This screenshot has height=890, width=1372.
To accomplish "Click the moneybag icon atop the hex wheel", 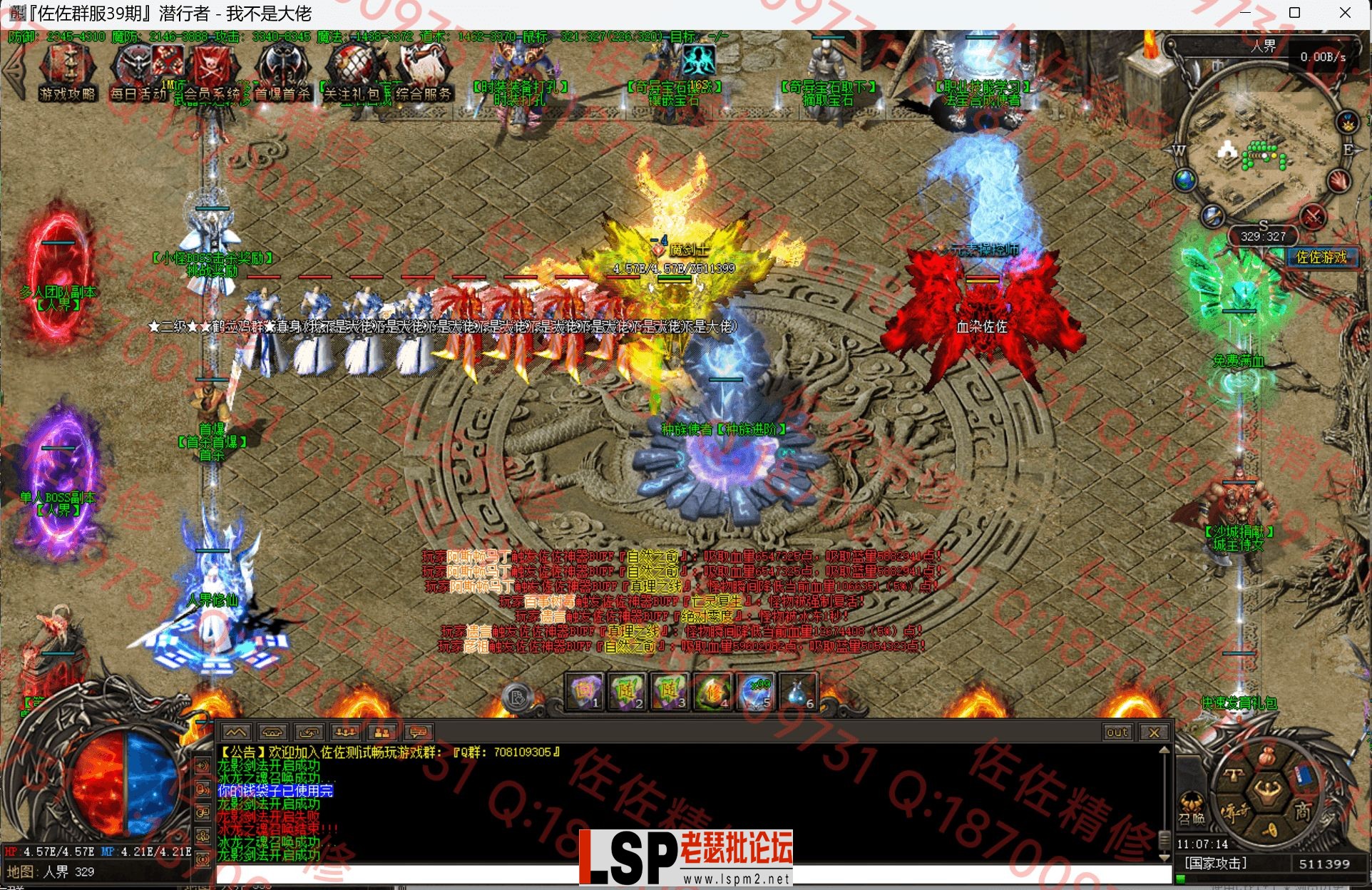I will 1267,757.
